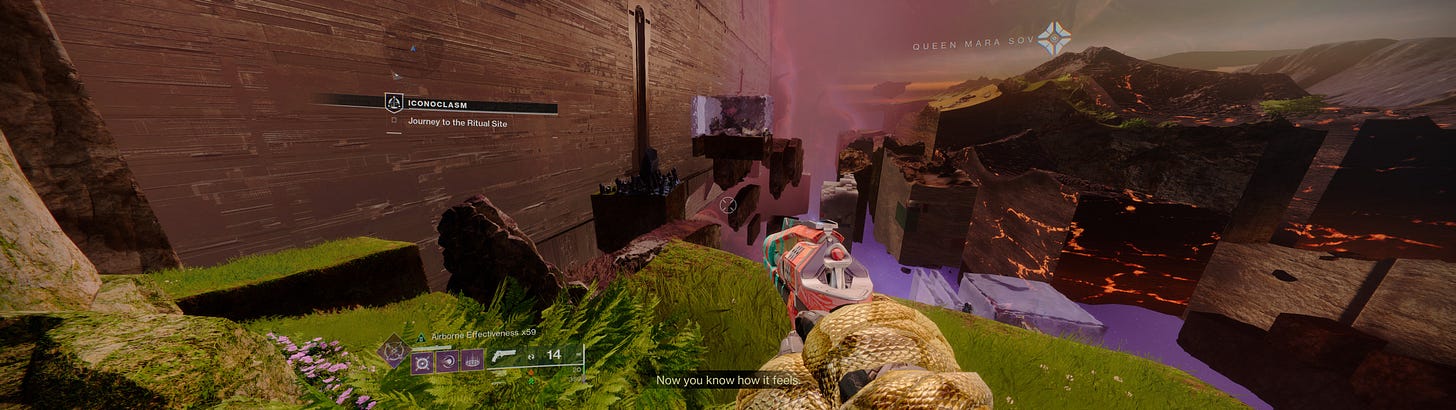
Task: Trigger the crescent melee ability icon
Action: pos(447,361)
